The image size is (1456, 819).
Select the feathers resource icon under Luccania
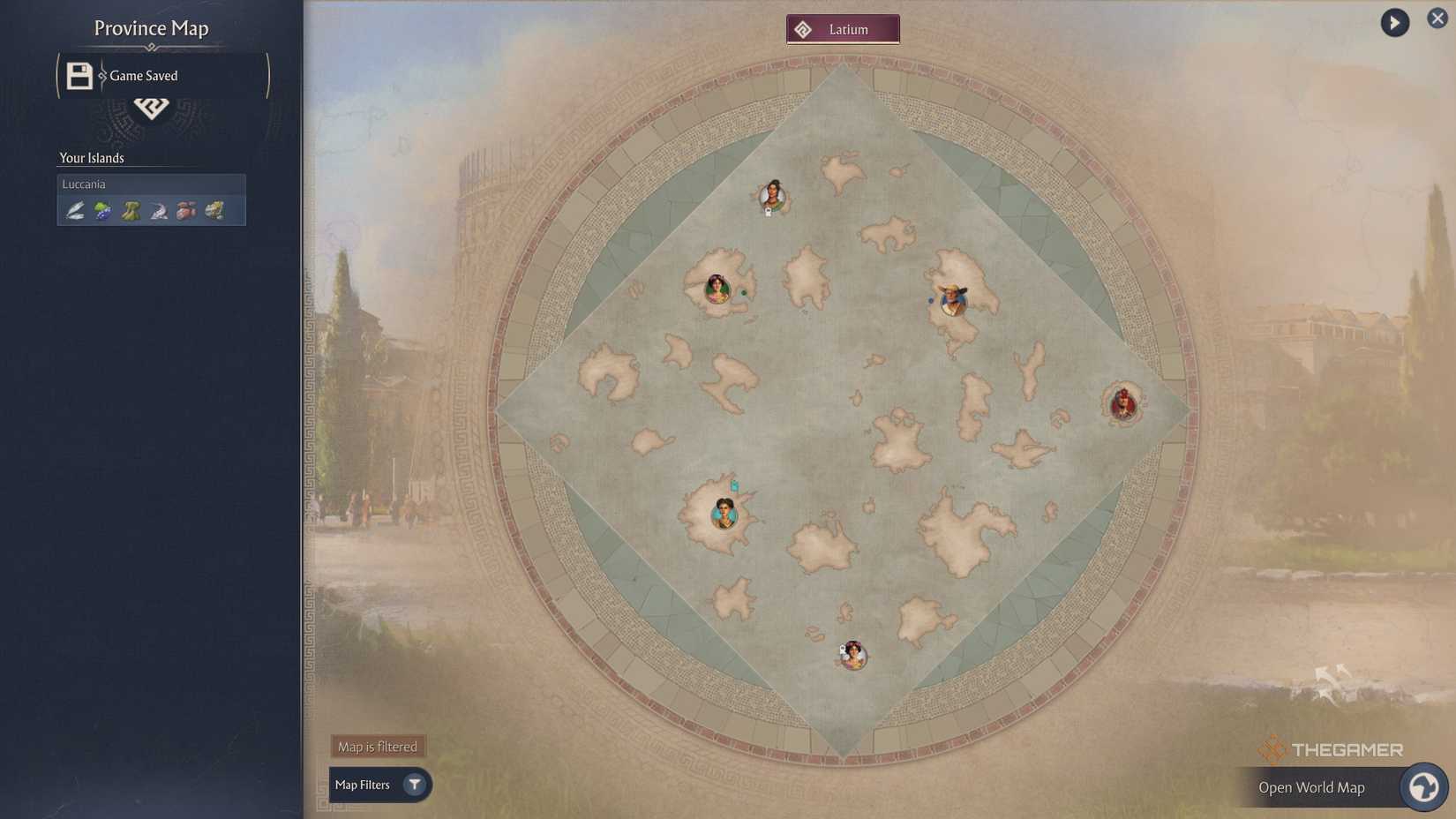[74, 210]
